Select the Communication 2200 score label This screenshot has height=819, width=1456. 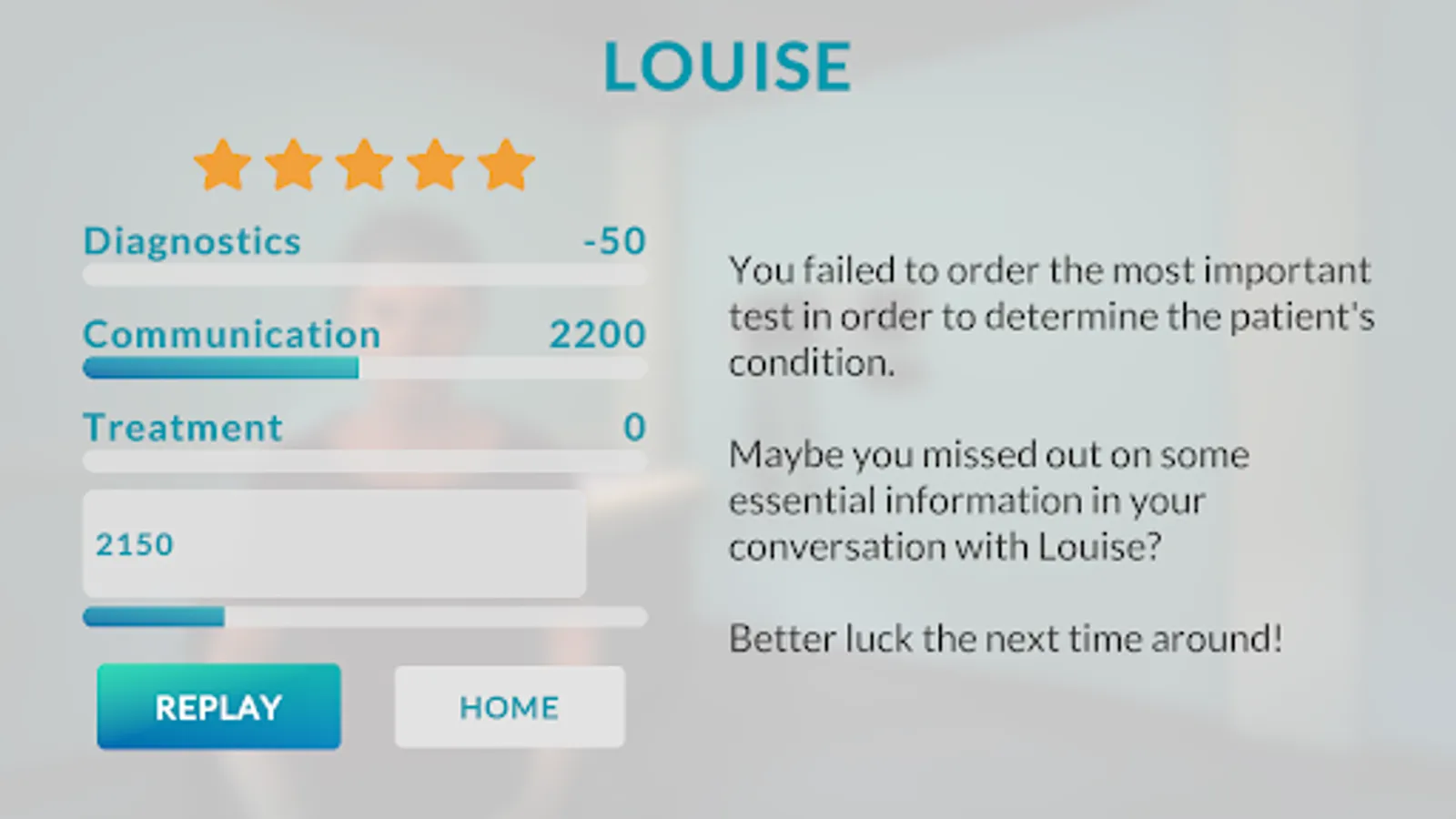597,335
